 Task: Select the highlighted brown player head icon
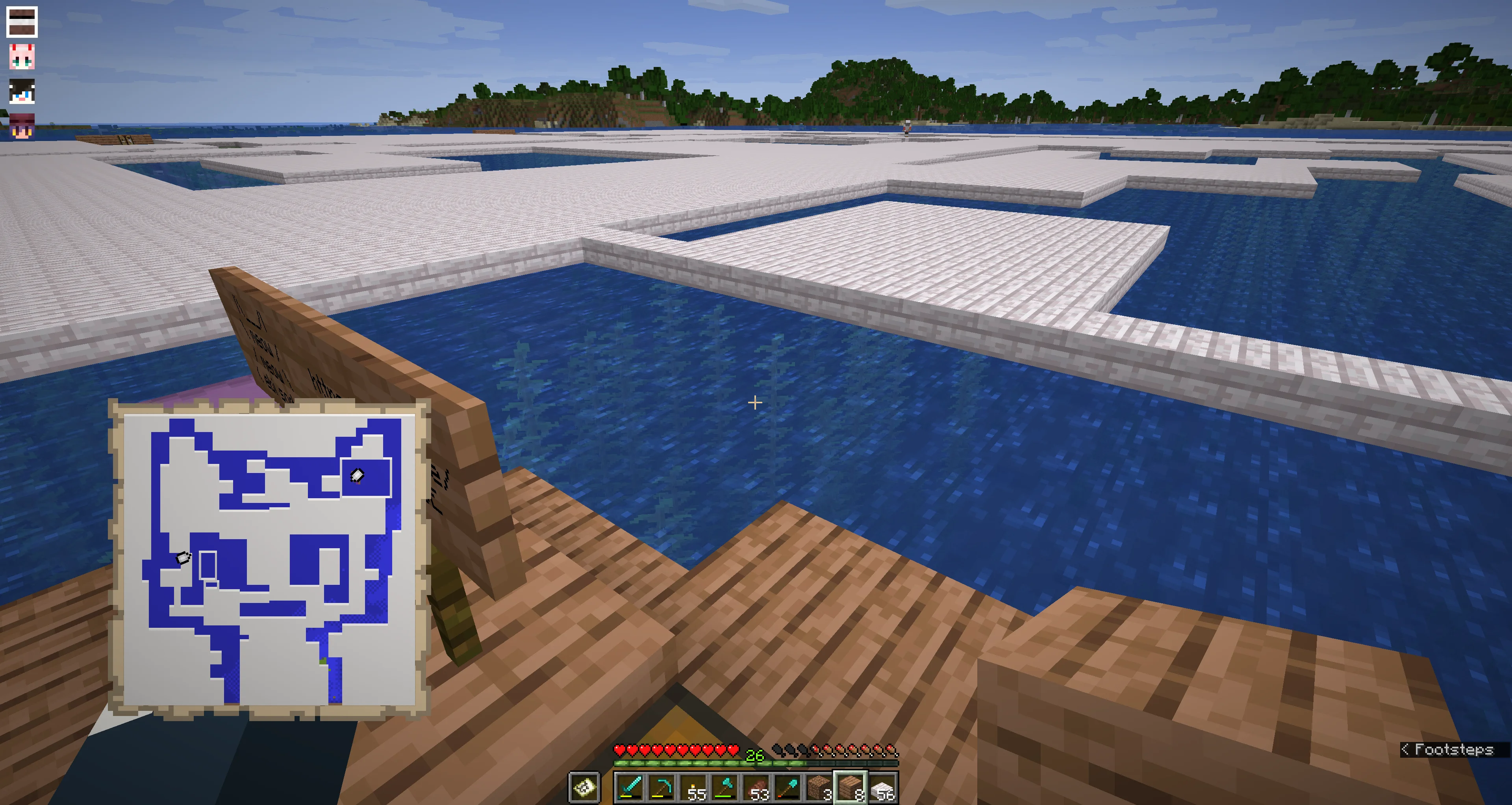point(22,22)
